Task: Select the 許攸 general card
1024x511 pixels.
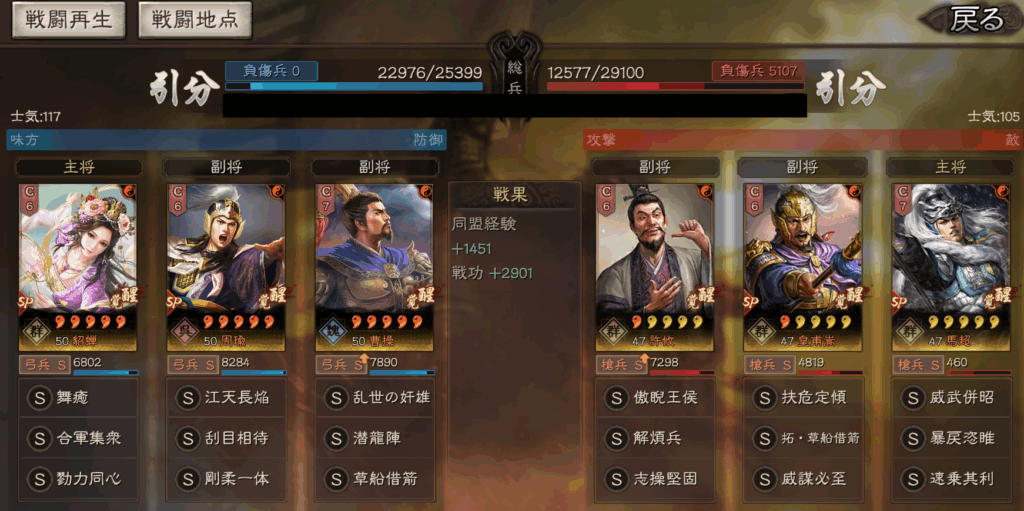Action: click(x=655, y=266)
